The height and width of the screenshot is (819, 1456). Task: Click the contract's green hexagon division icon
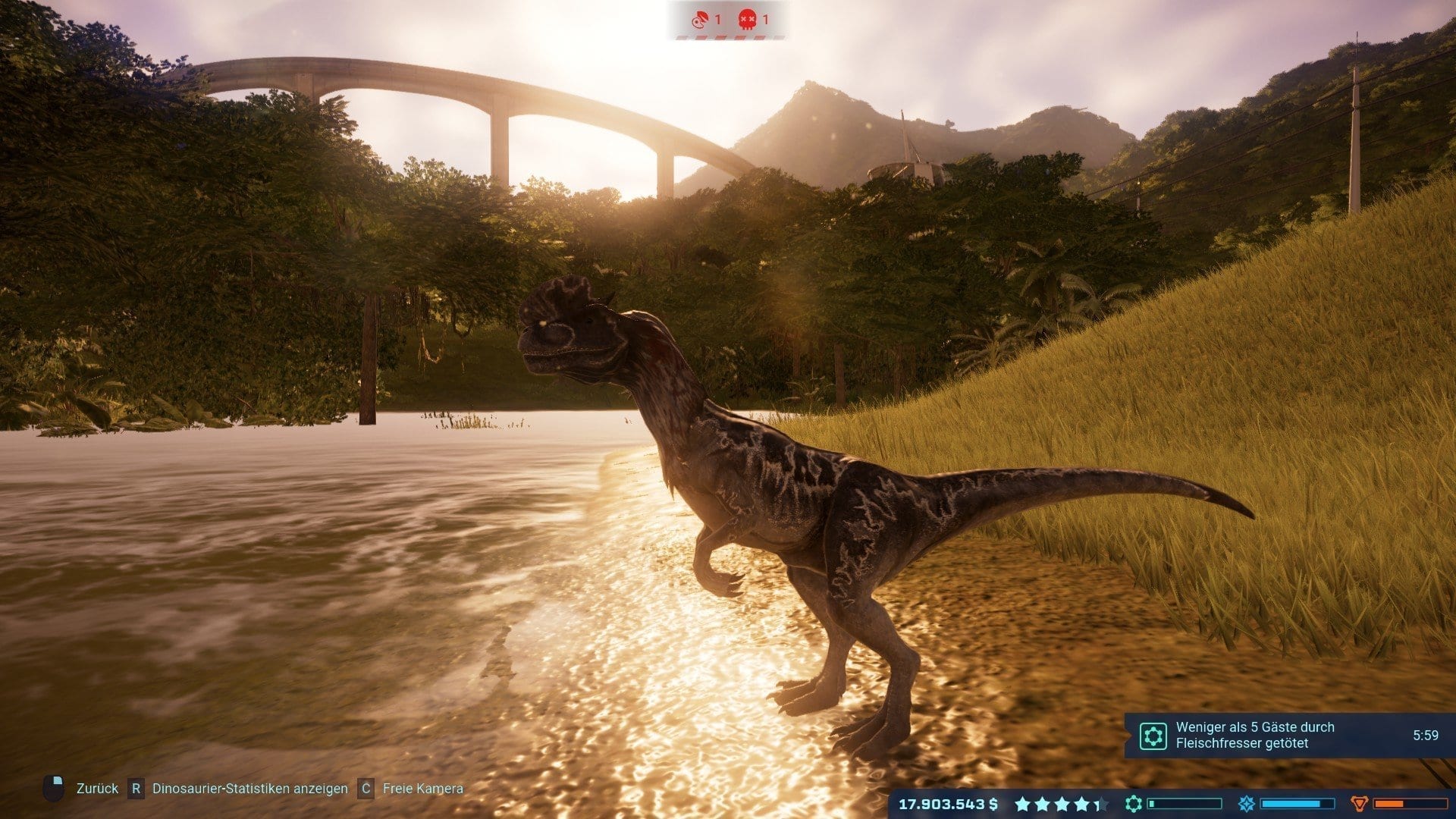(x=1153, y=736)
